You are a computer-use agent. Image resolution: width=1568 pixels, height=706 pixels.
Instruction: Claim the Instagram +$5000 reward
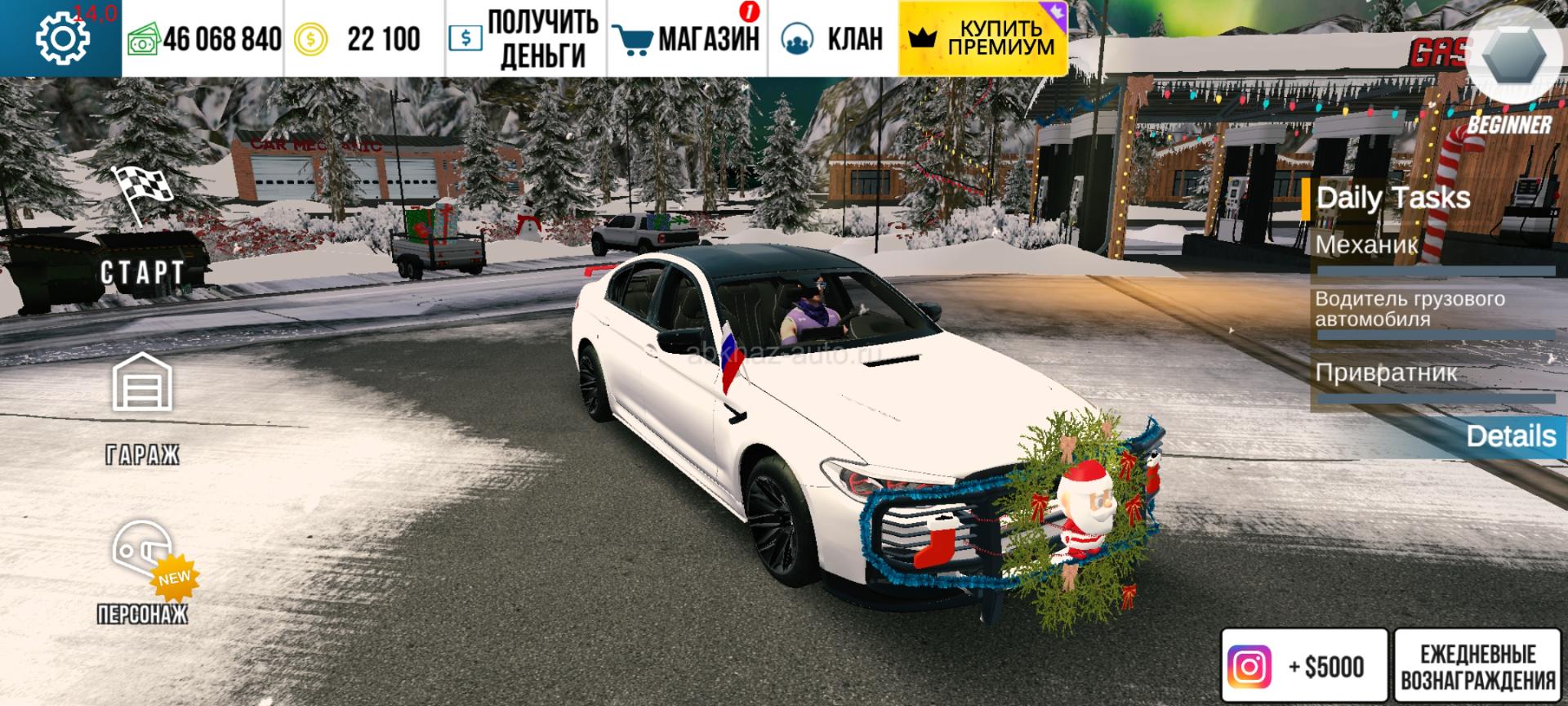pos(1304,667)
